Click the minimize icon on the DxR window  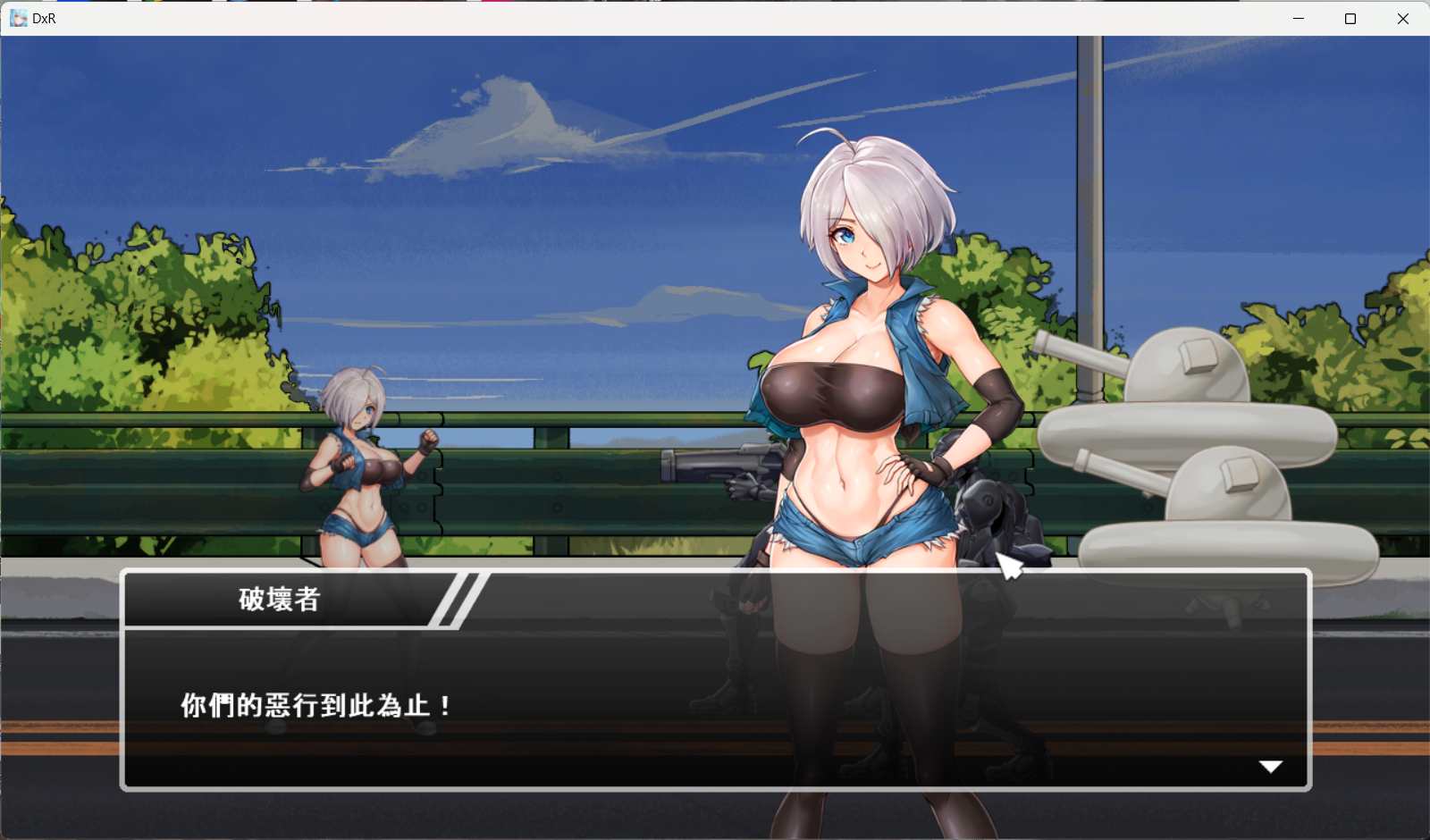point(1297,18)
